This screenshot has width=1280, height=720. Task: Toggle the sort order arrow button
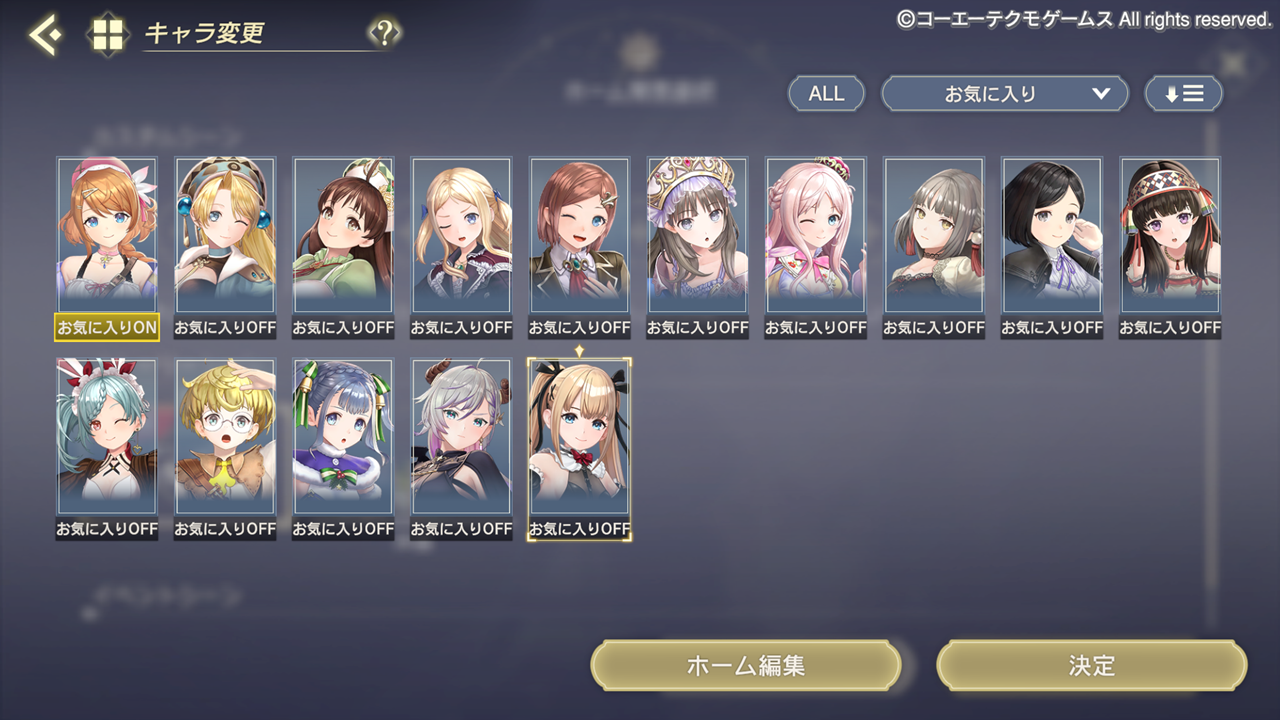1183,94
